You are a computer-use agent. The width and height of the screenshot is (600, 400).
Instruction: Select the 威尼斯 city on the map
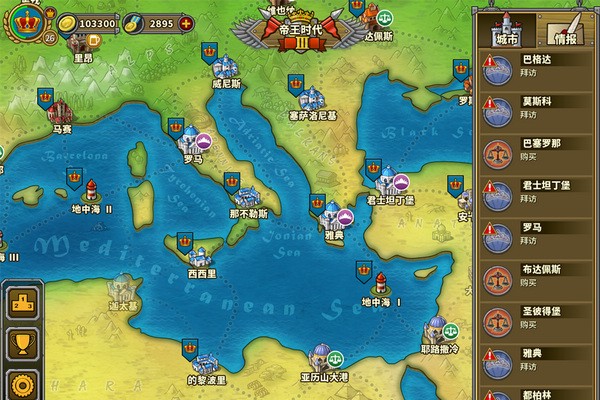(226, 70)
